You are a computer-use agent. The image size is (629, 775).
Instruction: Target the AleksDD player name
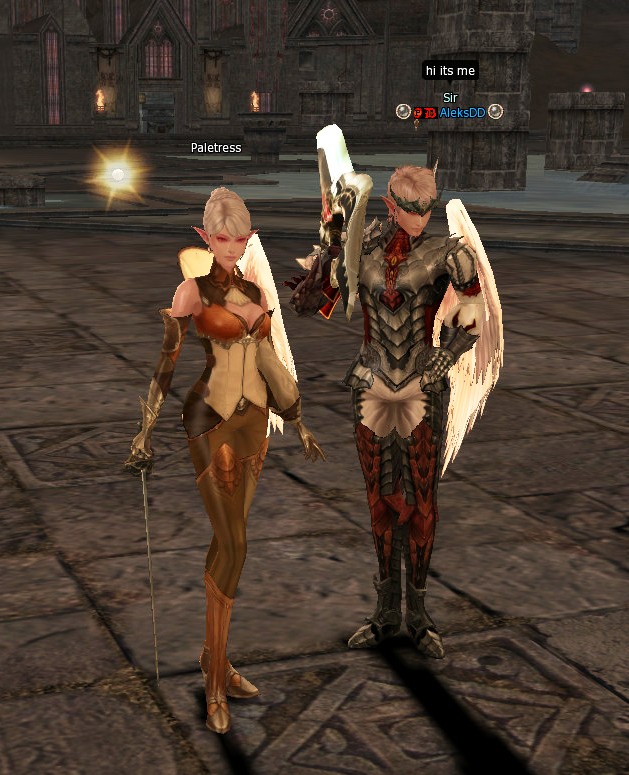462,113
